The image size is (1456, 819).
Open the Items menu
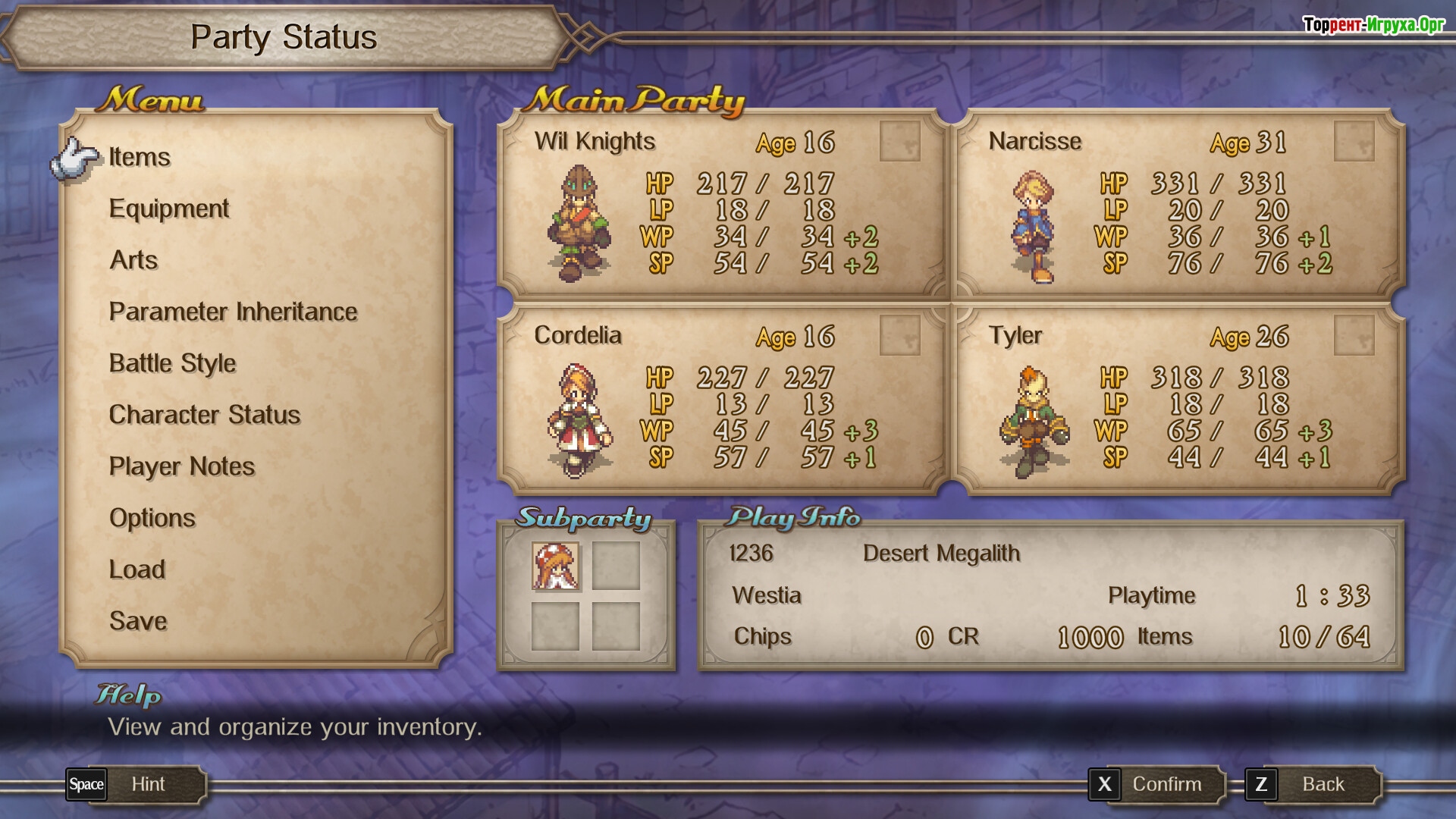(x=140, y=157)
